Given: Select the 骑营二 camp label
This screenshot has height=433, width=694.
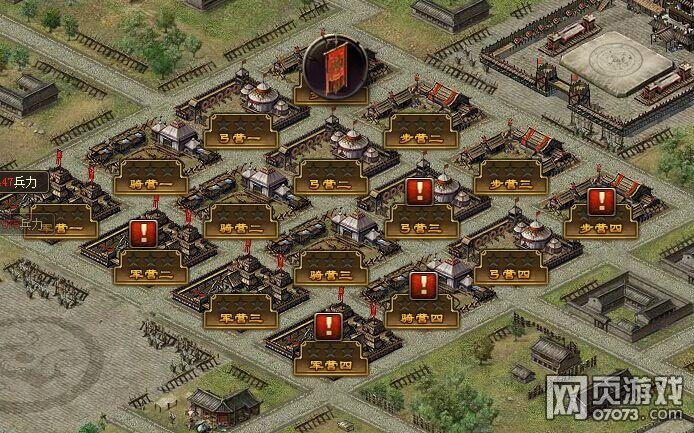Looking at the screenshot, I should [x=240, y=223].
